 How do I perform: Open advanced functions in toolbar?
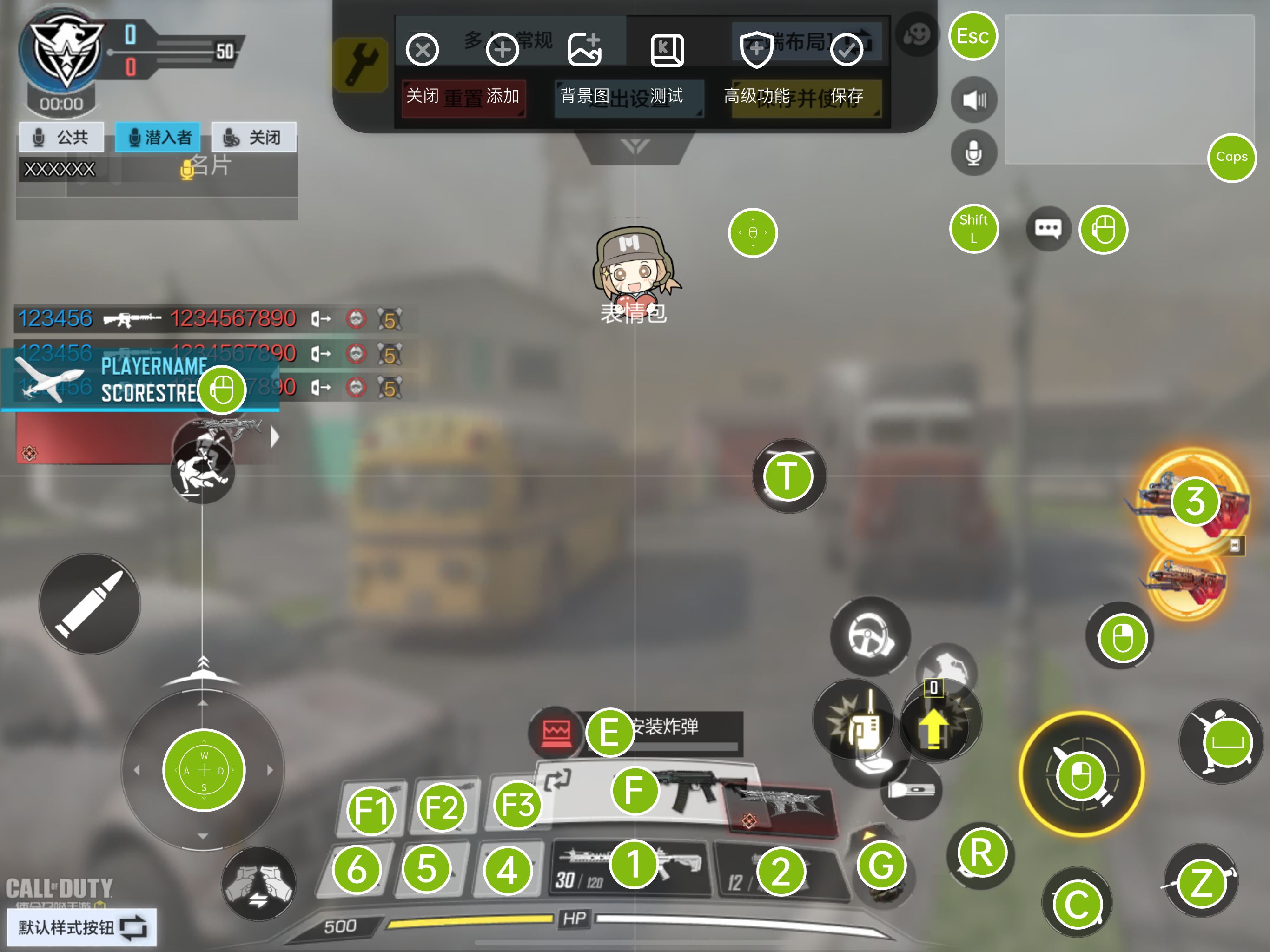(756, 51)
